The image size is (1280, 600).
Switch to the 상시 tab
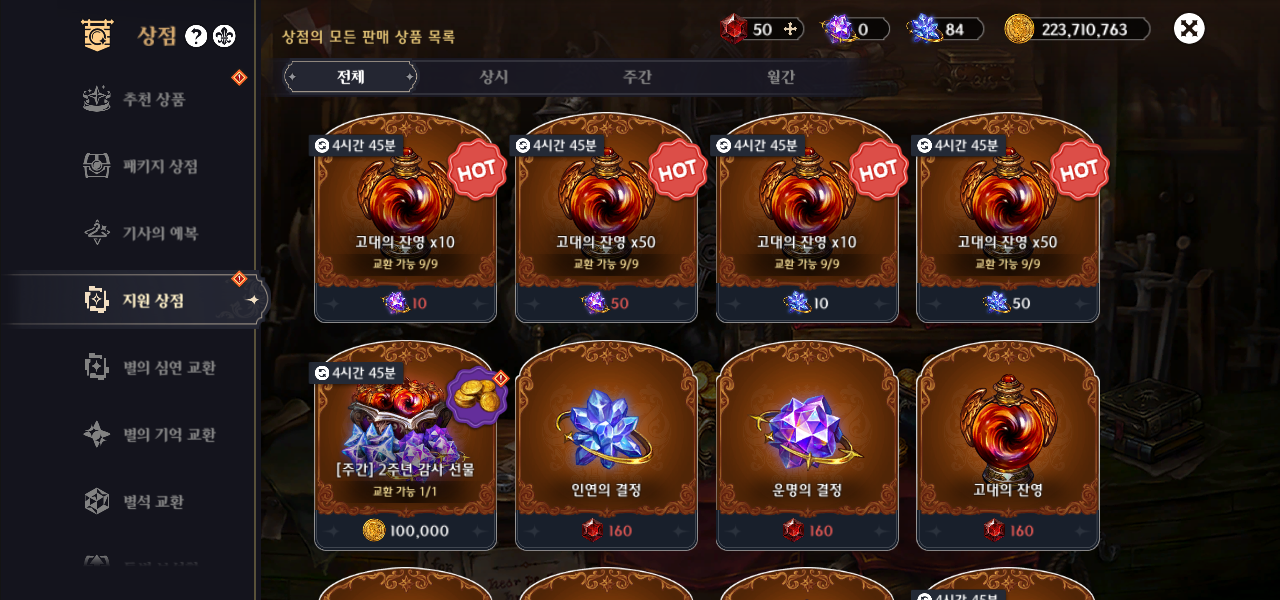point(494,77)
